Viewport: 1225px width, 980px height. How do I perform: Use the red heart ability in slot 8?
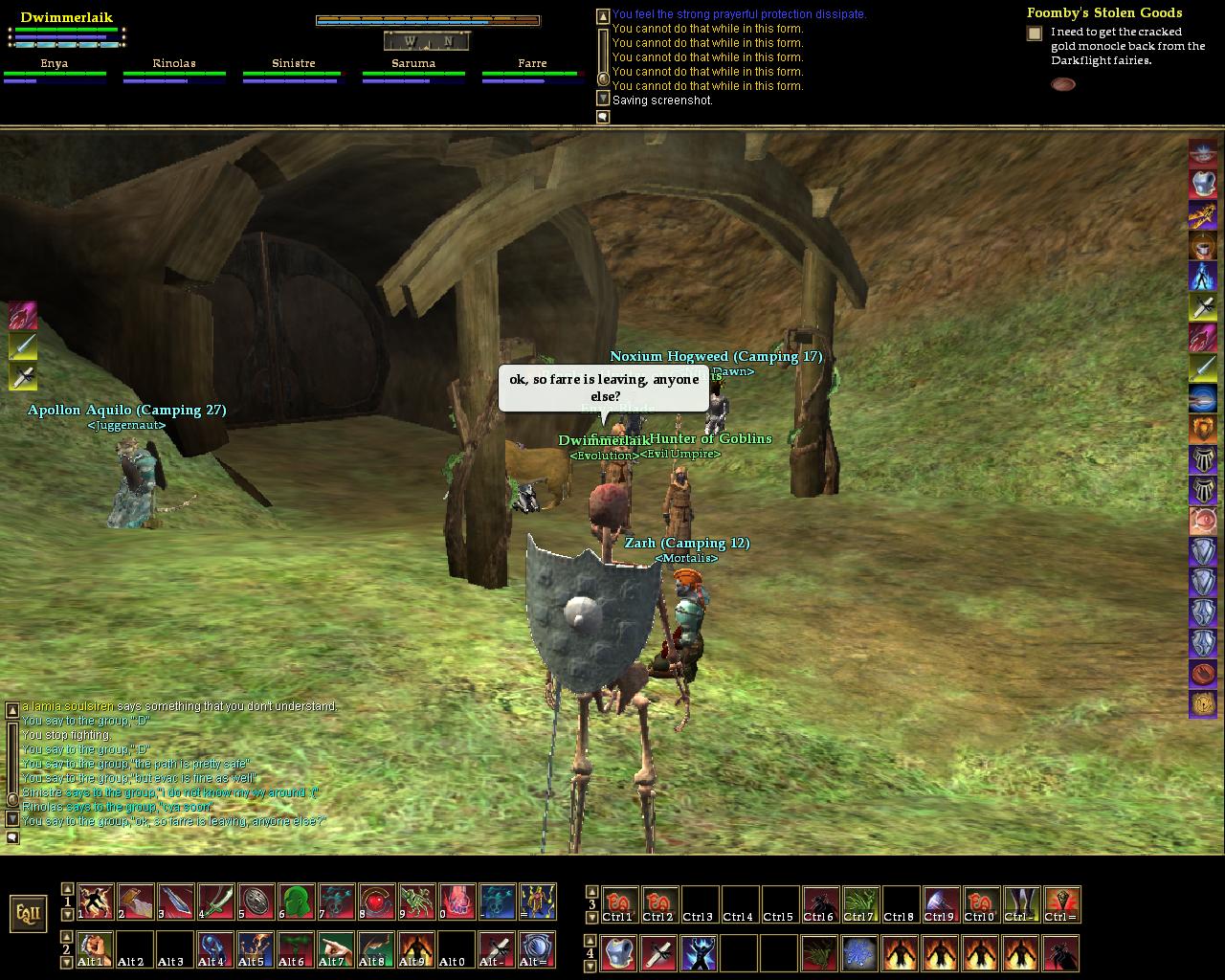[x=377, y=902]
